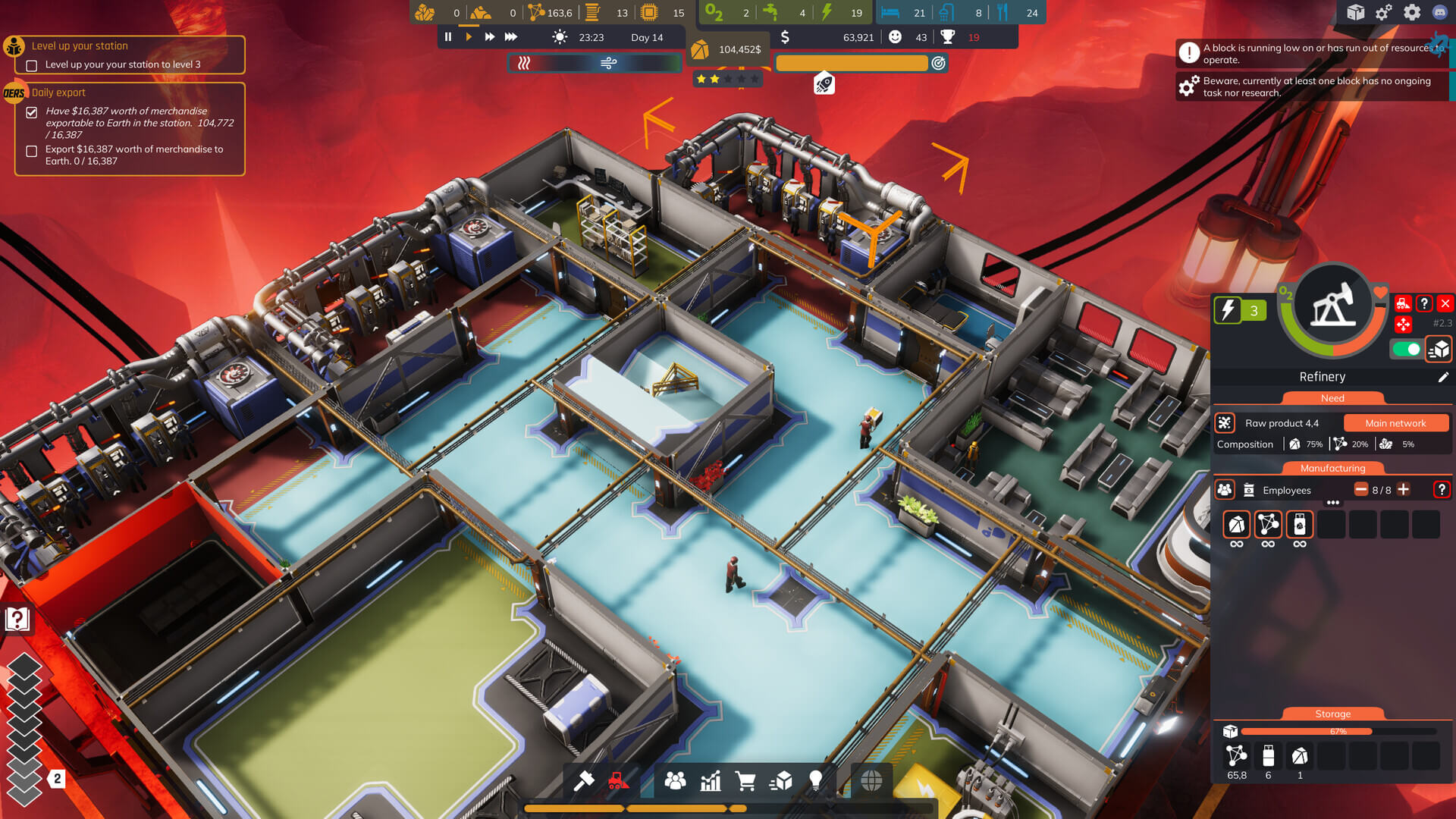This screenshot has width=1456, height=819.
Task: Select the build hammer tool
Action: click(584, 781)
